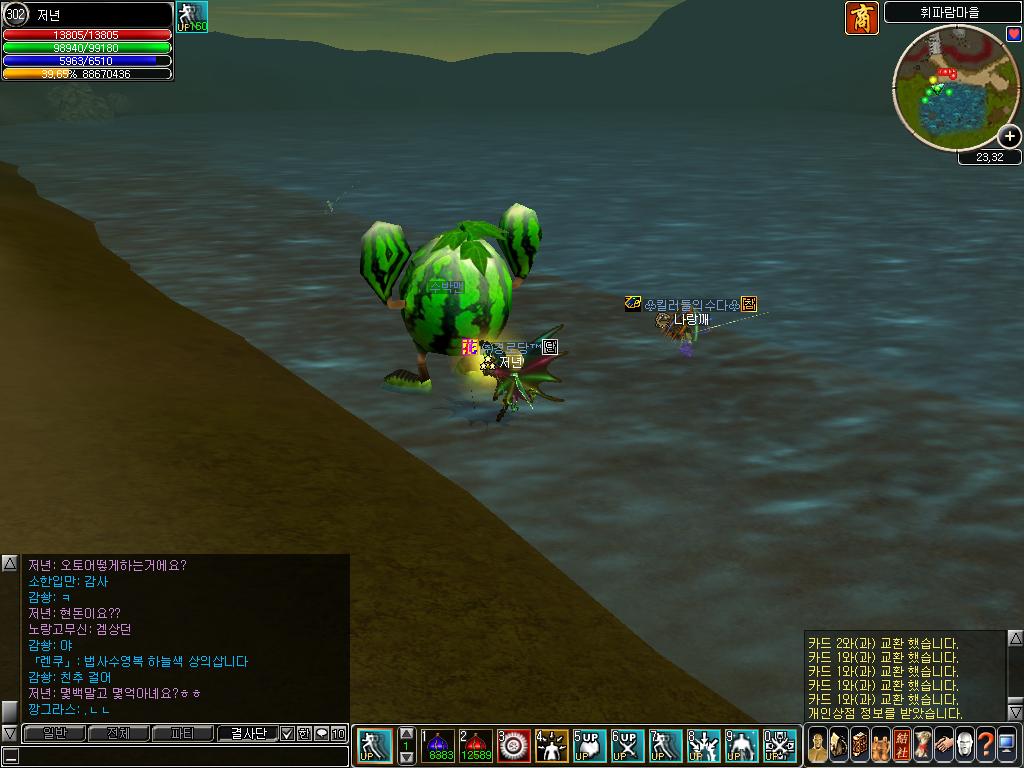Open the red question mark help icon
Image resolution: width=1024 pixels, height=768 pixels.
point(985,744)
